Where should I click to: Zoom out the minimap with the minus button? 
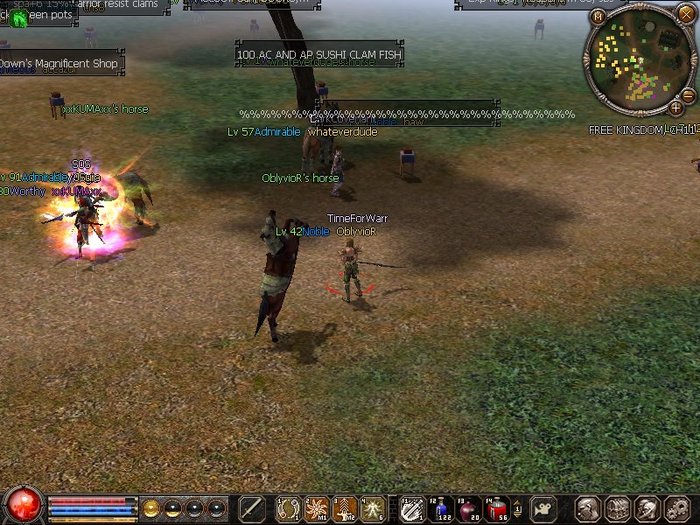pyautogui.click(x=688, y=94)
